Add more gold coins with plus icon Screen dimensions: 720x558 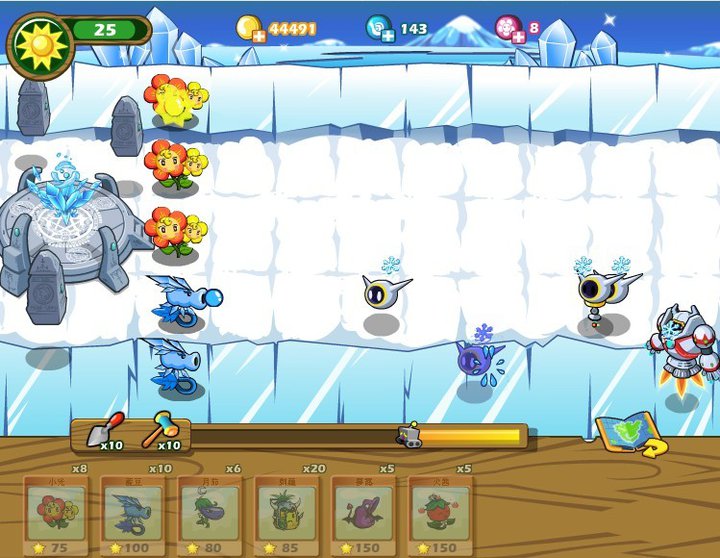259,37
